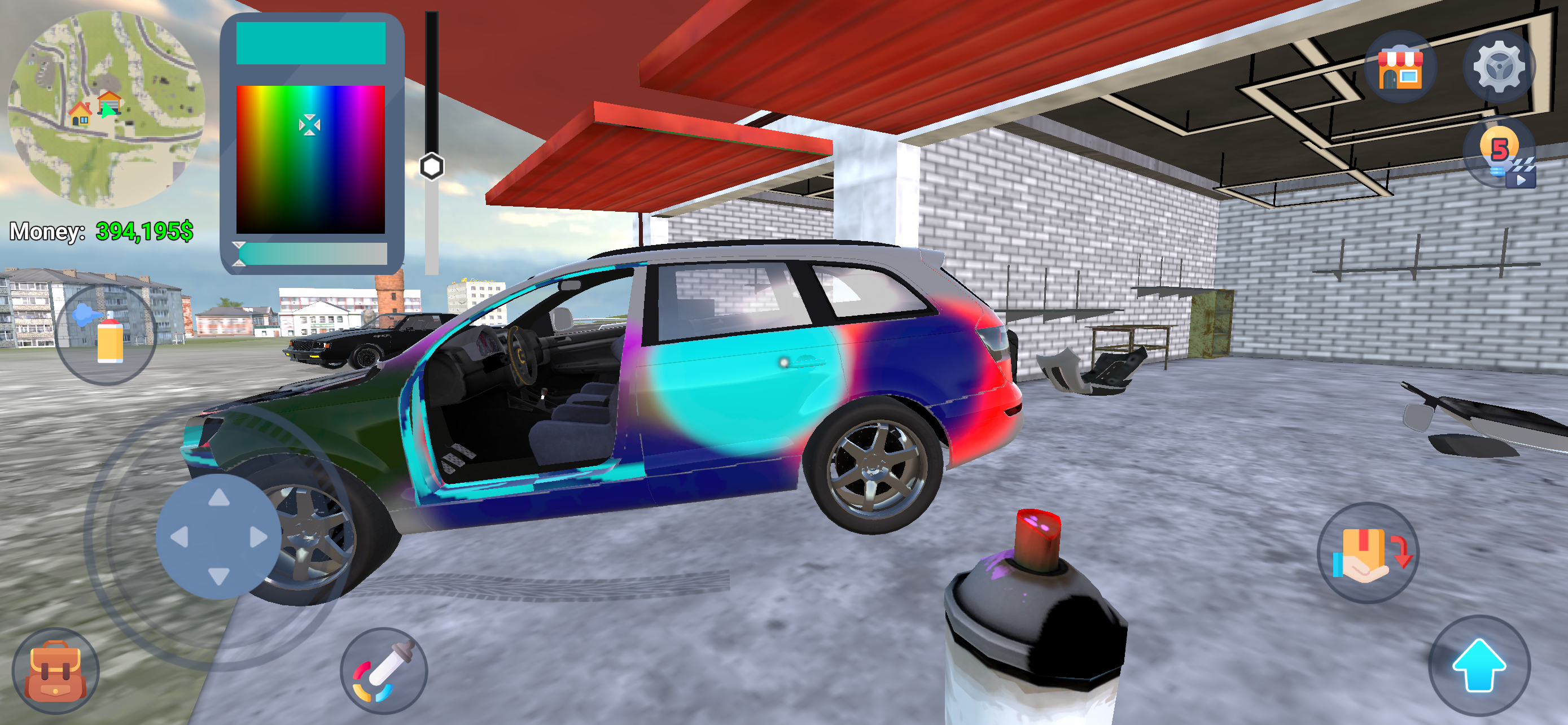Tap the saturation picker crosshair marker

pyautogui.click(x=312, y=125)
